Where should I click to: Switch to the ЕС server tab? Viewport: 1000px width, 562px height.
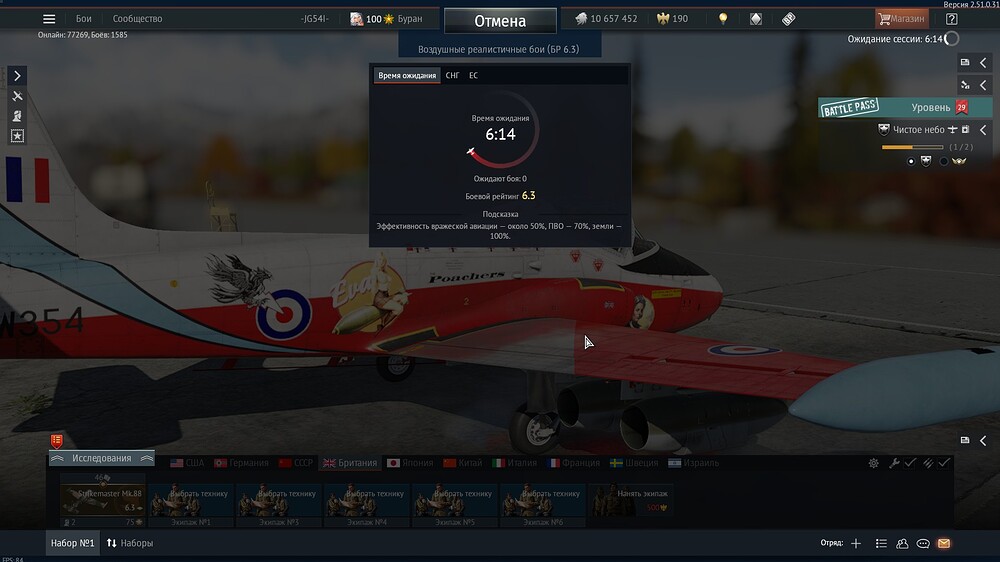point(473,75)
